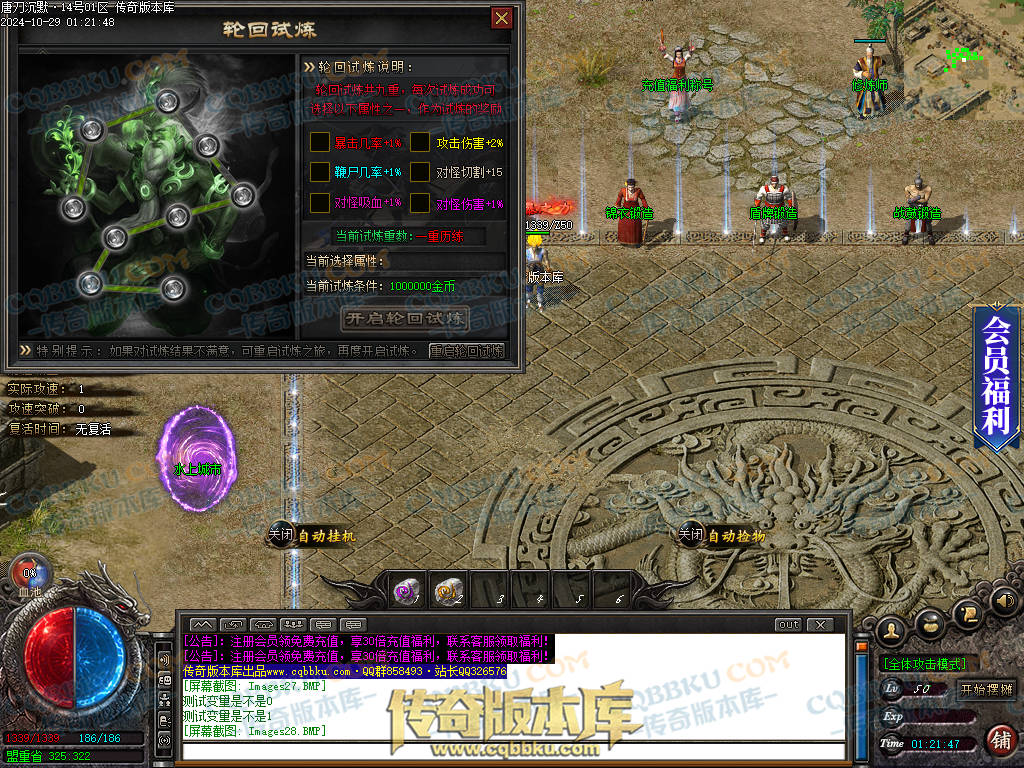Viewport: 1024px width, 768px height.
Task: Open the 会员福利 banner
Action: coord(995,375)
